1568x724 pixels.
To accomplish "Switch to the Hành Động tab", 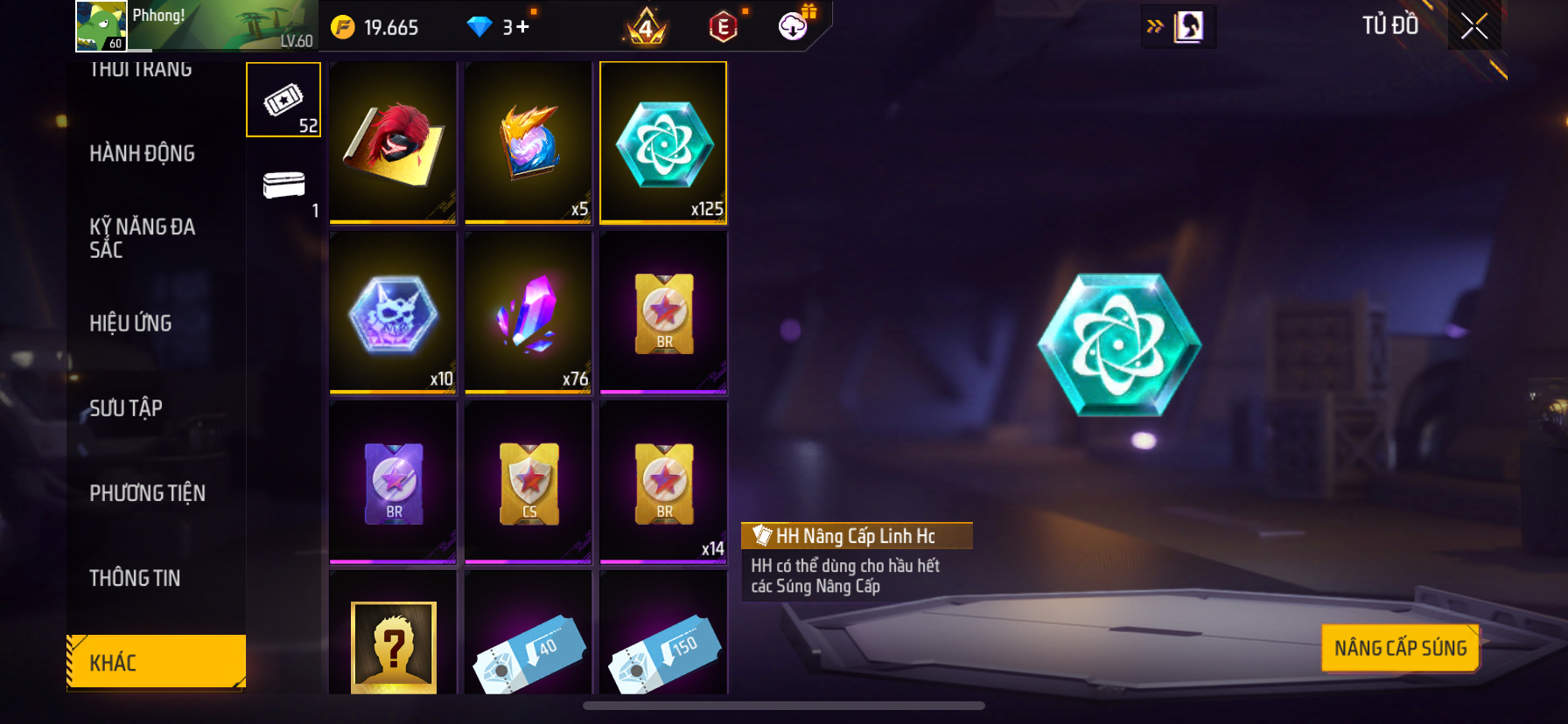I will click(142, 154).
